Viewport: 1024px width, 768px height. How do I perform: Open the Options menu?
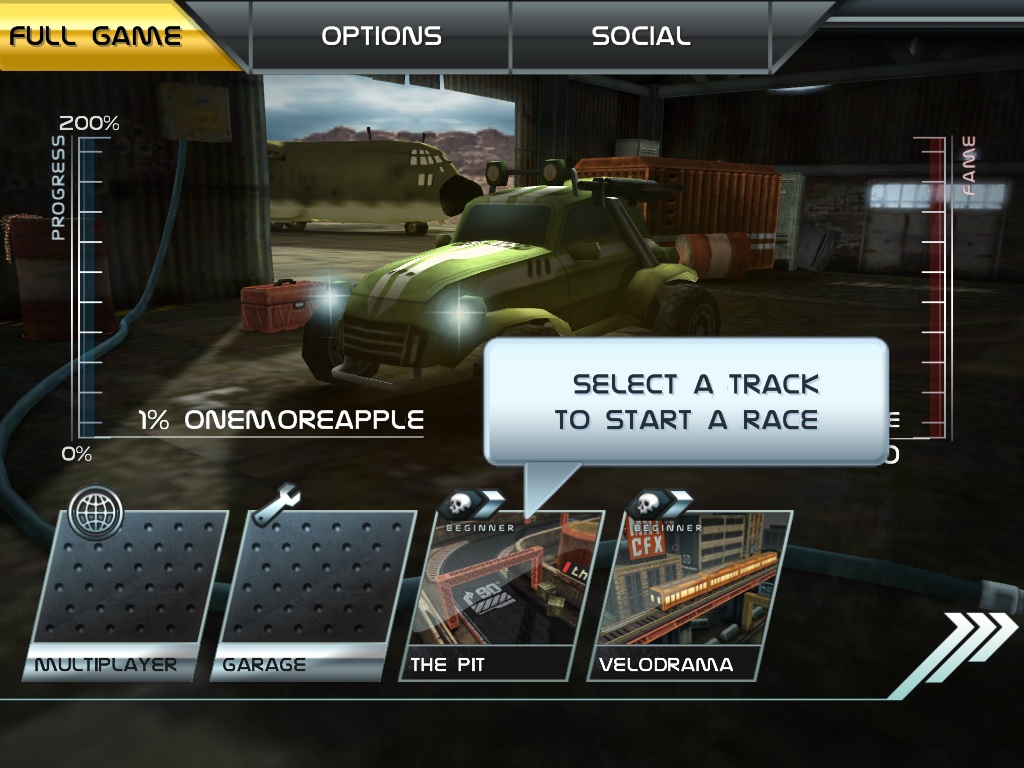pos(381,37)
